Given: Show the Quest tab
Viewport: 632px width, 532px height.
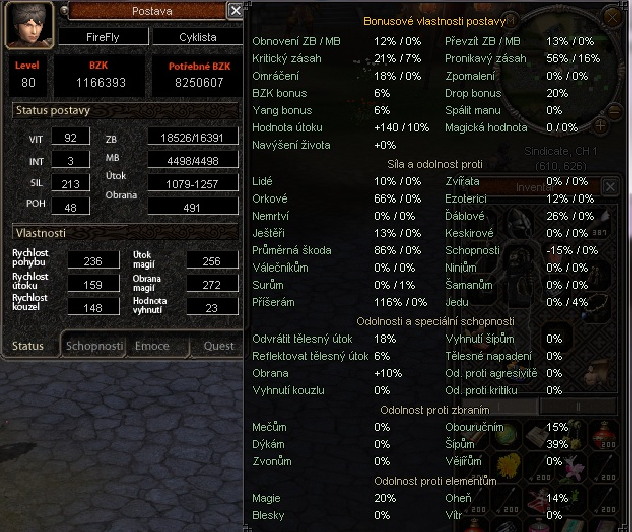Looking at the screenshot, I should [218, 346].
